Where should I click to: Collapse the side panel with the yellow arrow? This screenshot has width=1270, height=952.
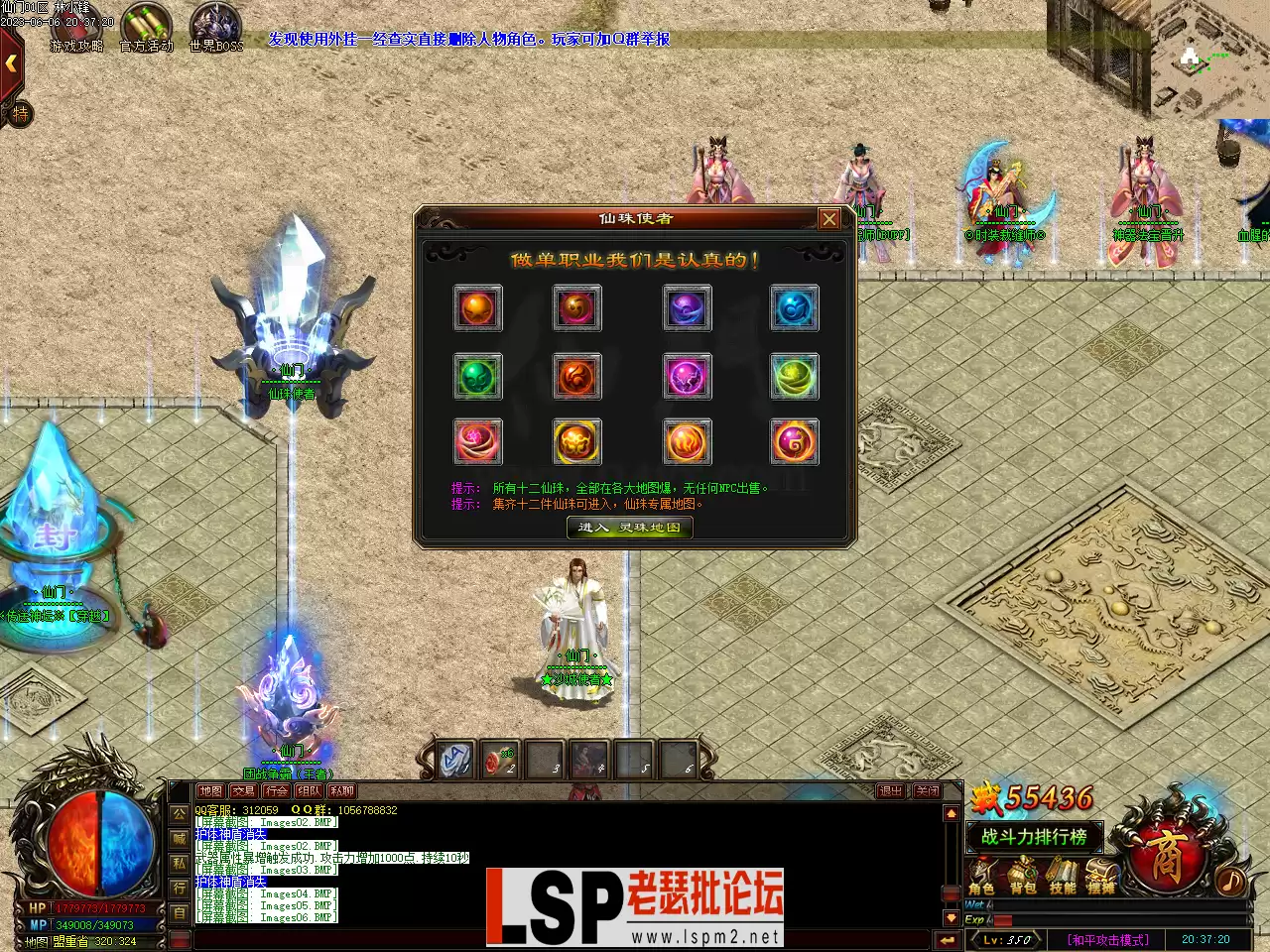point(11,63)
